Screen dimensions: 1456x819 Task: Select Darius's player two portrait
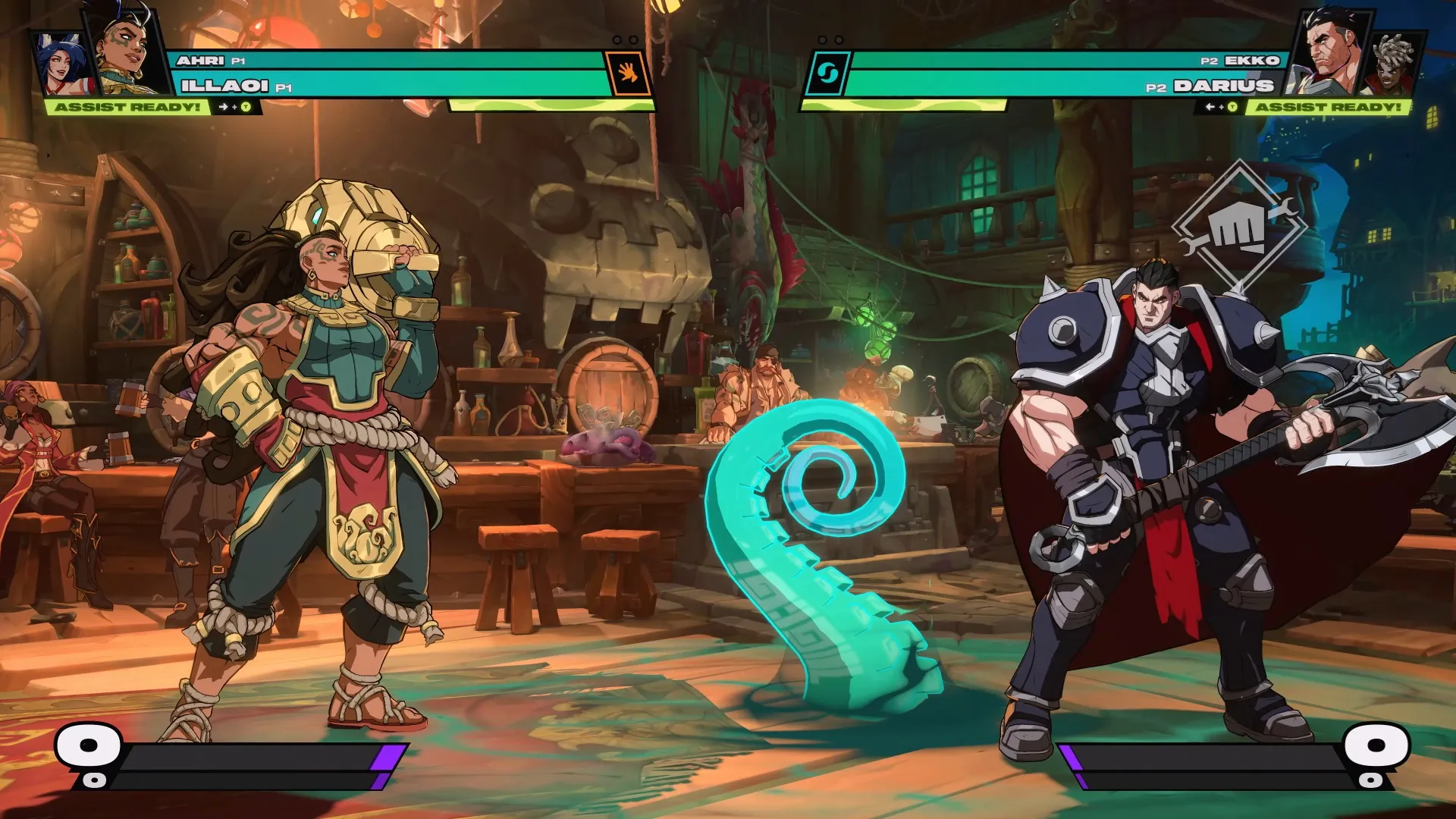click(1331, 49)
